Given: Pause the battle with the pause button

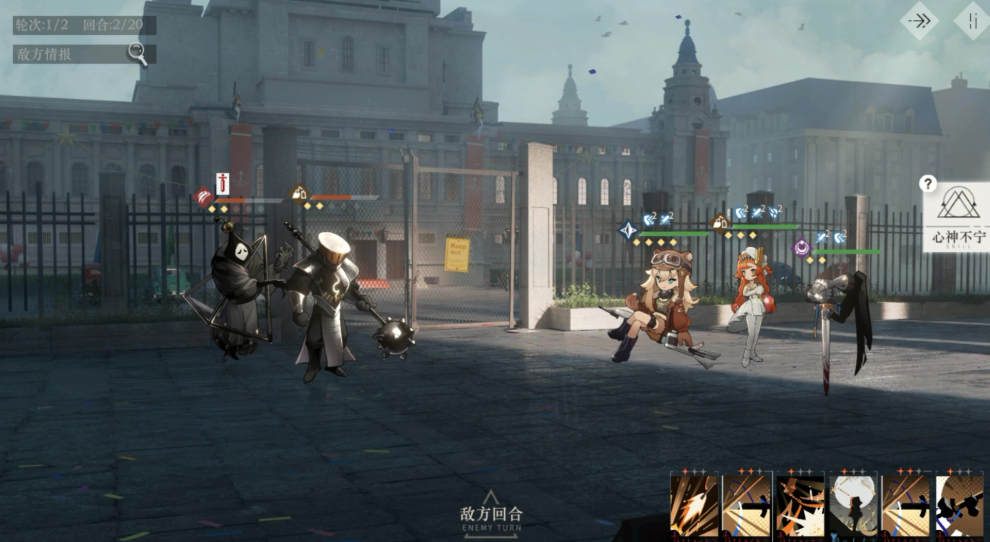Looking at the screenshot, I should [972, 20].
